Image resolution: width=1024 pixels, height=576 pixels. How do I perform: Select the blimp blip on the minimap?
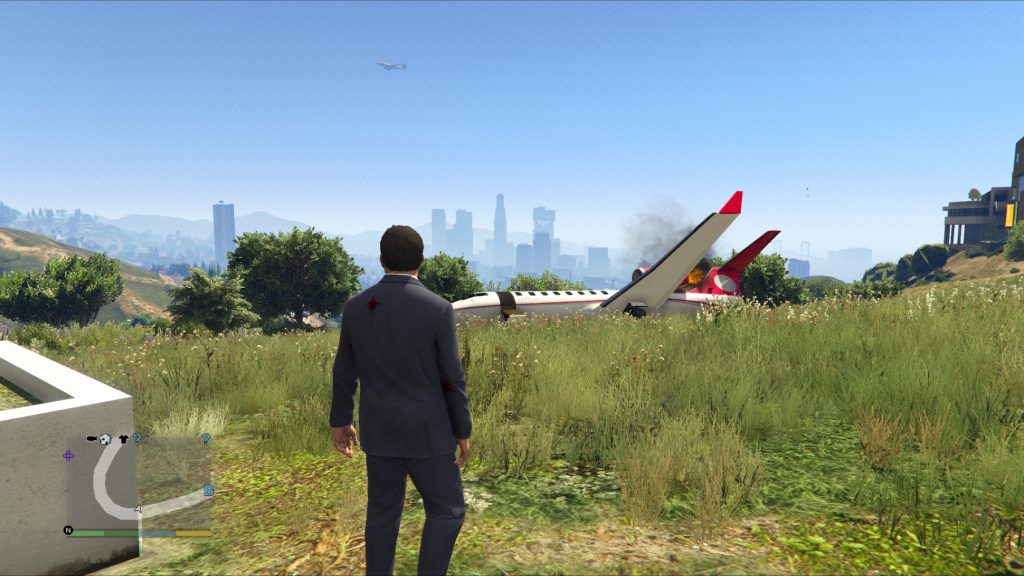91,439
